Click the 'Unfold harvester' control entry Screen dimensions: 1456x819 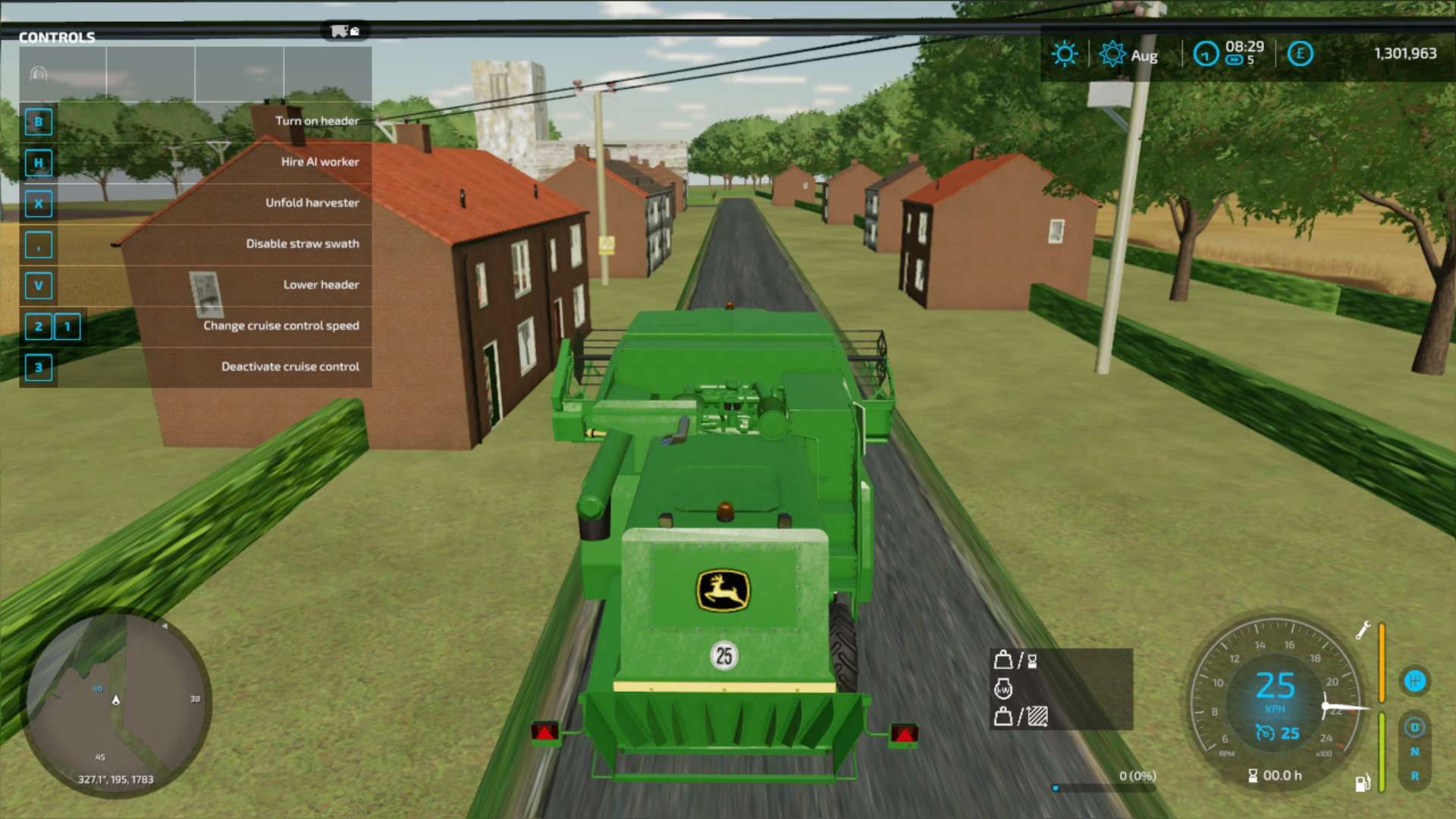pyautogui.click(x=196, y=203)
